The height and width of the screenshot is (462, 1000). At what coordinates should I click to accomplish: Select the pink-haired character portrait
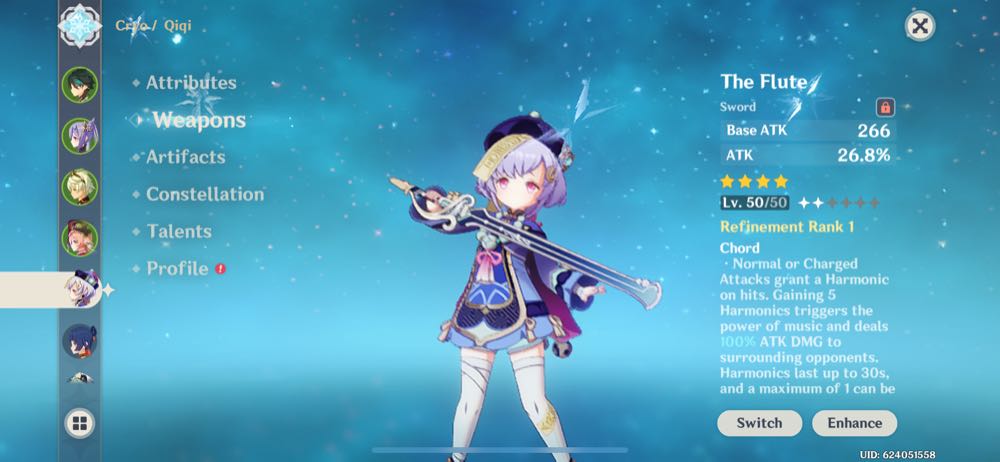(x=79, y=238)
